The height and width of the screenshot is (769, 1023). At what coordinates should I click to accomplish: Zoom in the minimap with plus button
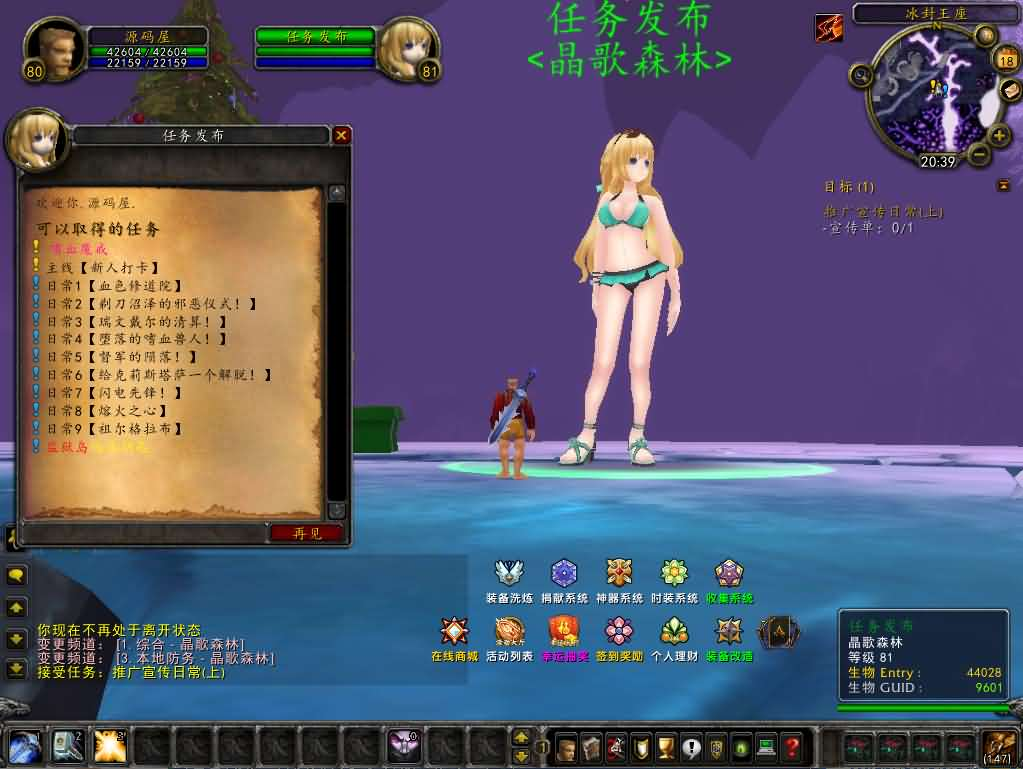[x=999, y=135]
